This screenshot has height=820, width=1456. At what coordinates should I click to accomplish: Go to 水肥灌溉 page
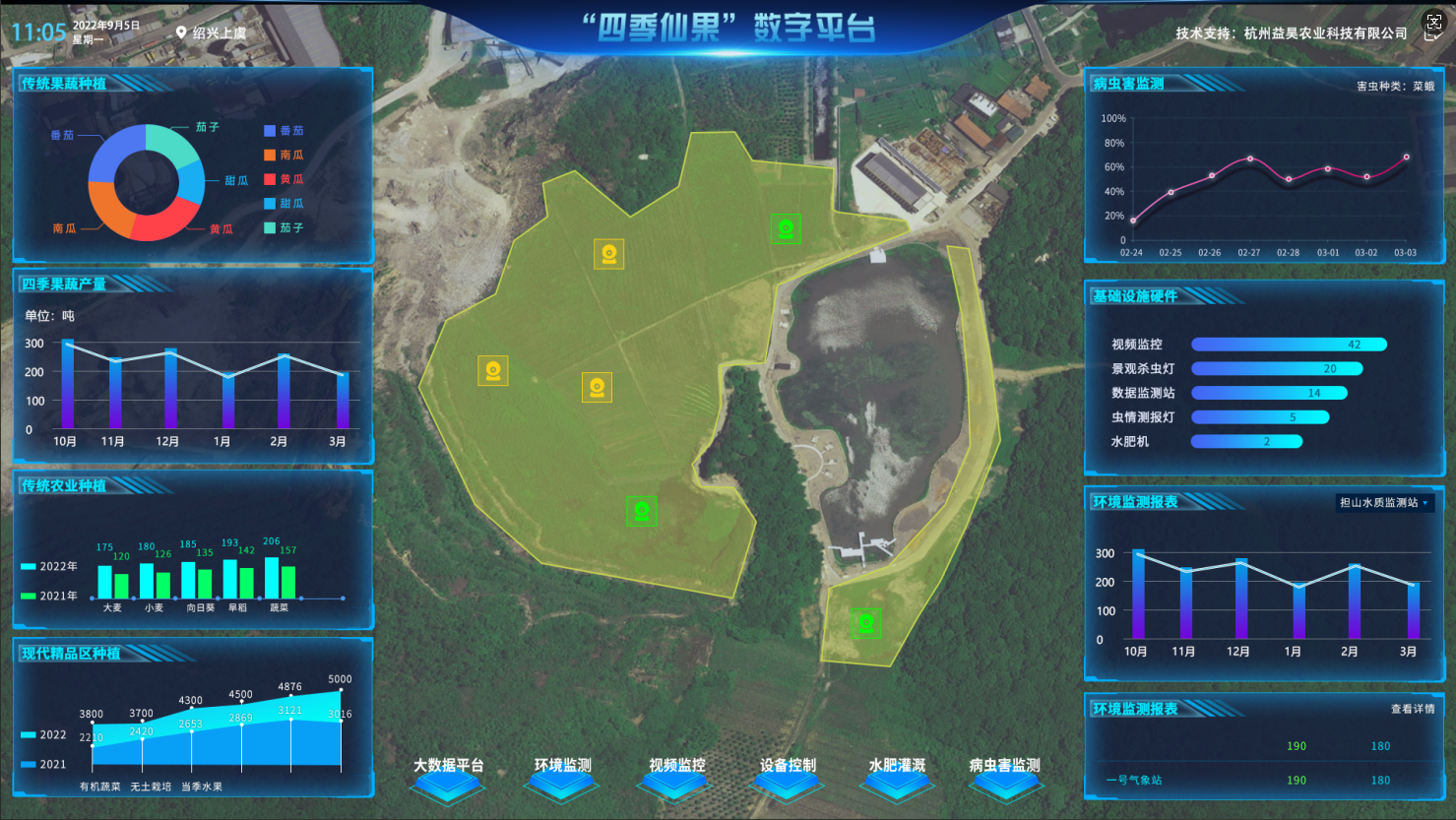(x=897, y=774)
